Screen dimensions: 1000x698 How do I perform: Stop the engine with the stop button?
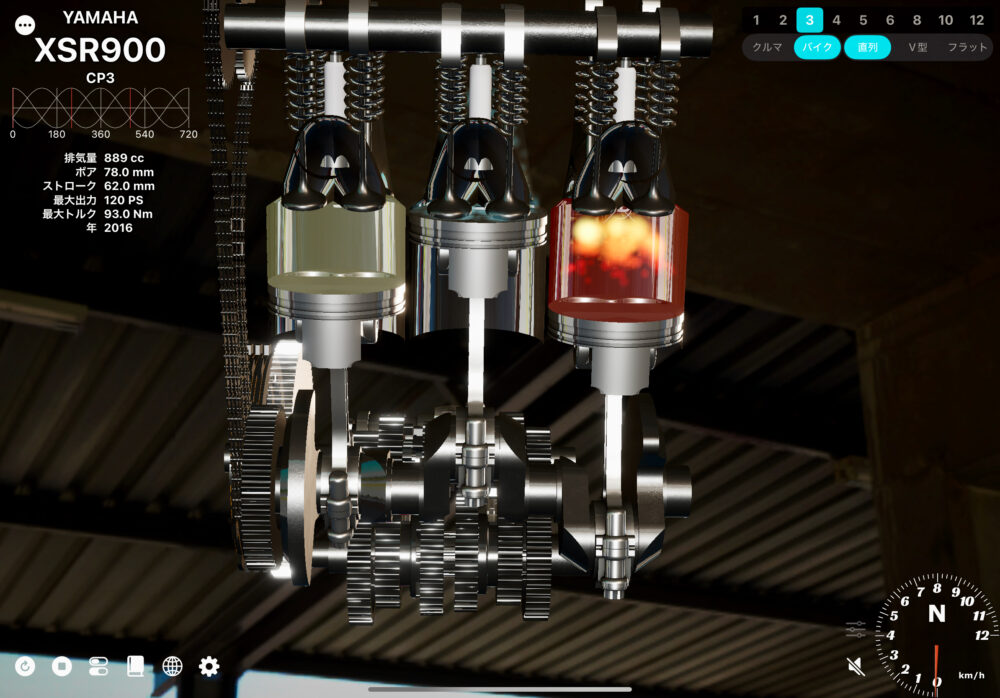(x=62, y=666)
